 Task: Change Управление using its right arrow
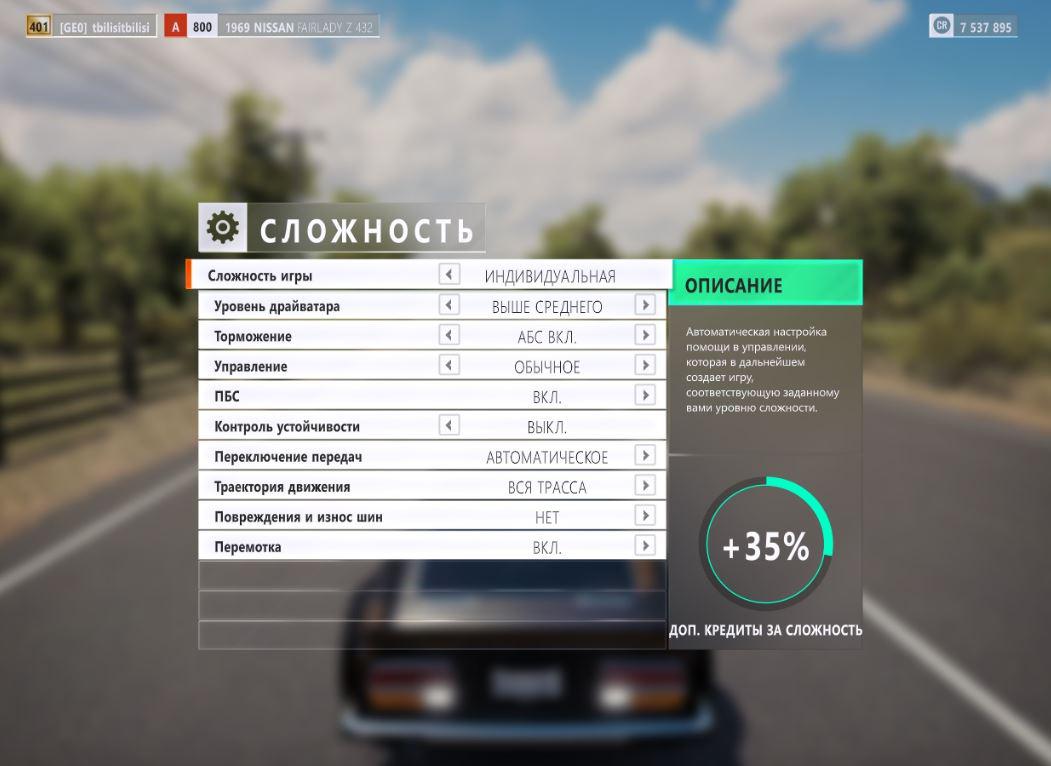point(645,365)
